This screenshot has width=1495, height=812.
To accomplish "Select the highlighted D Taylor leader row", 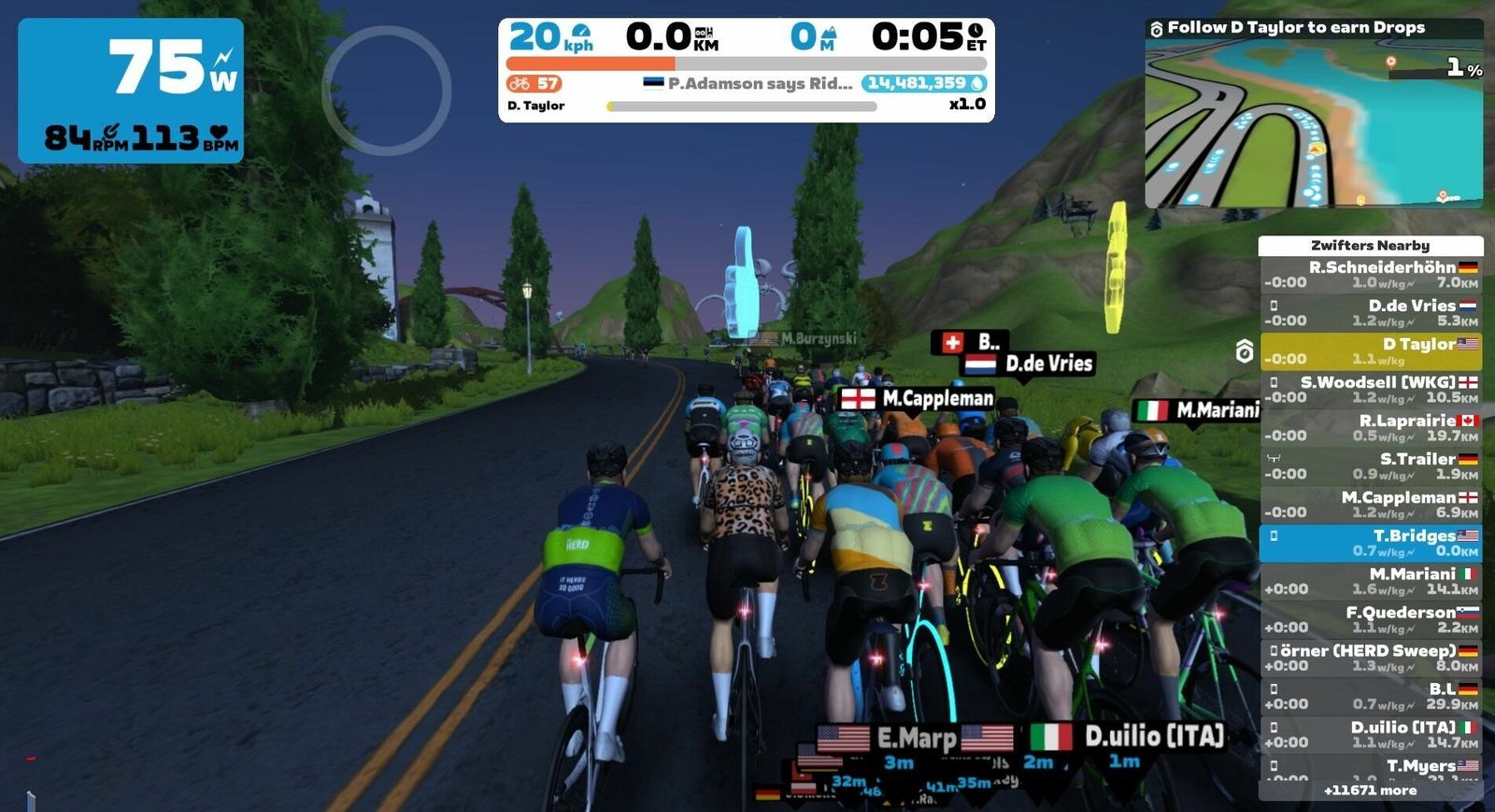I will tap(1371, 351).
